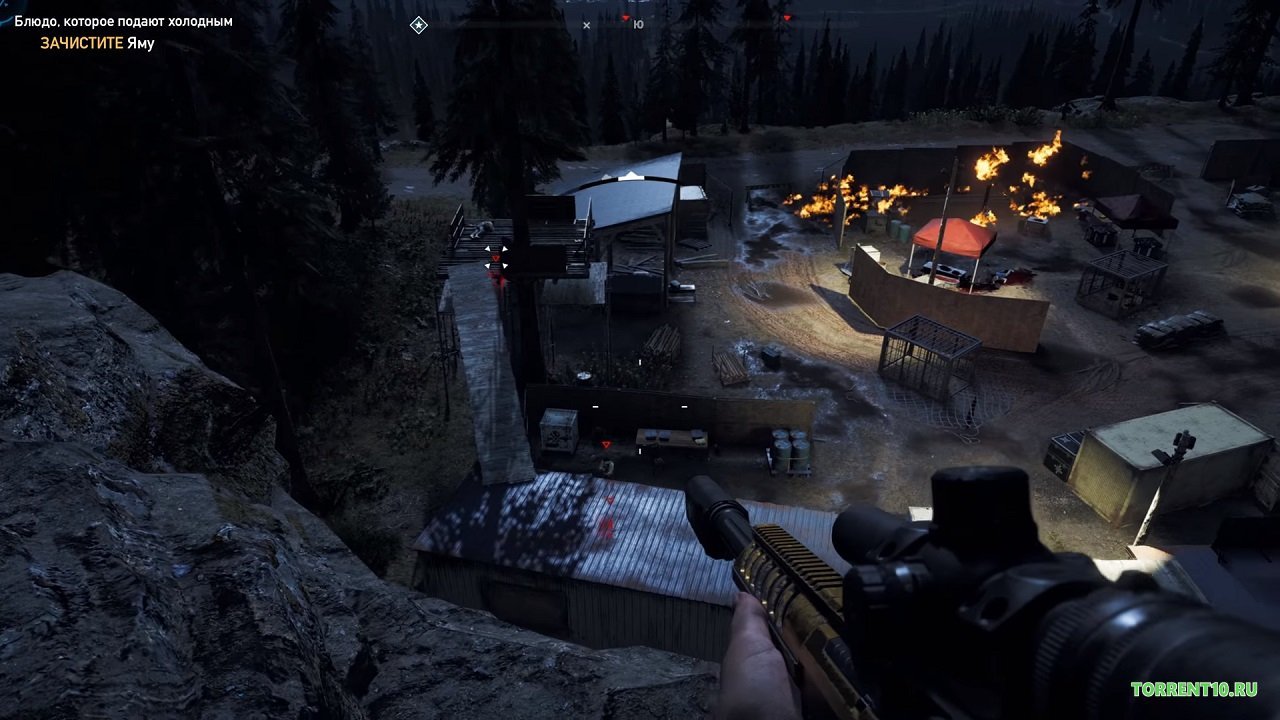The width and height of the screenshot is (1280, 720).
Task: Click the star diamond mission marker on compass
Action: pyautogui.click(x=419, y=25)
